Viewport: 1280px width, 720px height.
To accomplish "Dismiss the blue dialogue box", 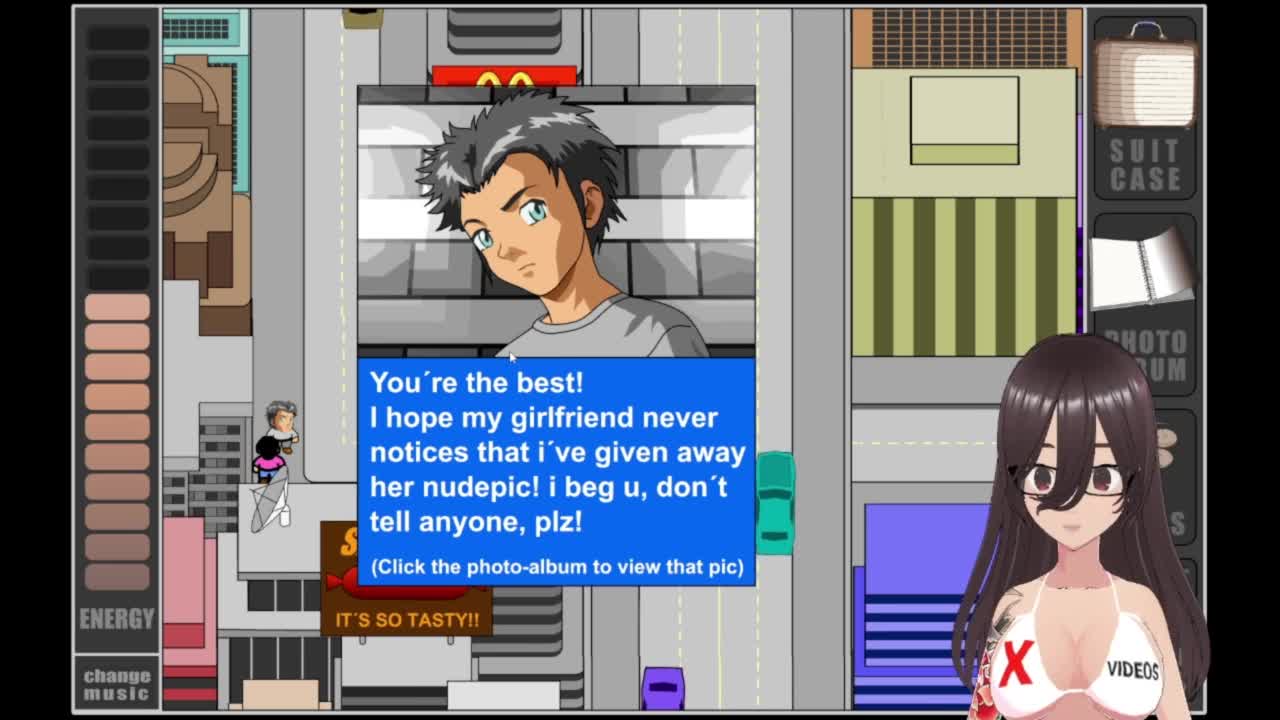I will pos(556,470).
